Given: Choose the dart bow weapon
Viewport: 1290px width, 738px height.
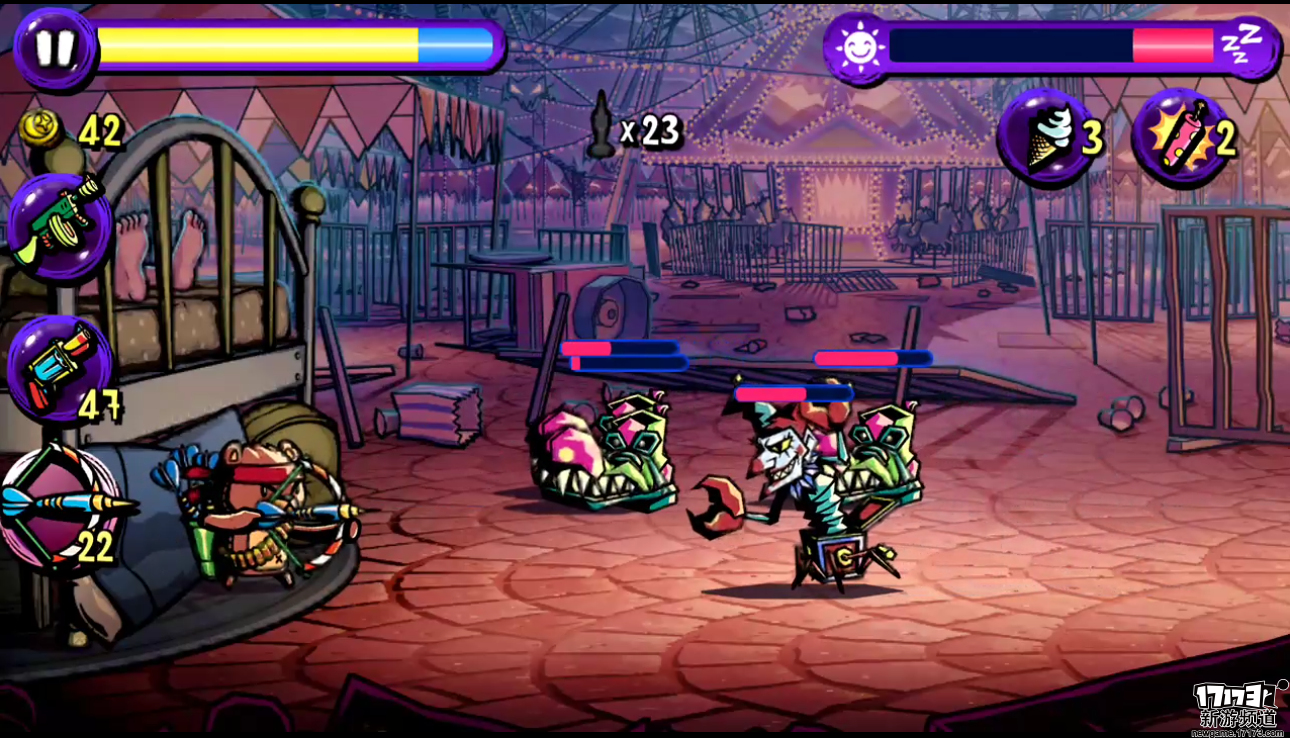Looking at the screenshot, I should pyautogui.click(x=60, y=507).
